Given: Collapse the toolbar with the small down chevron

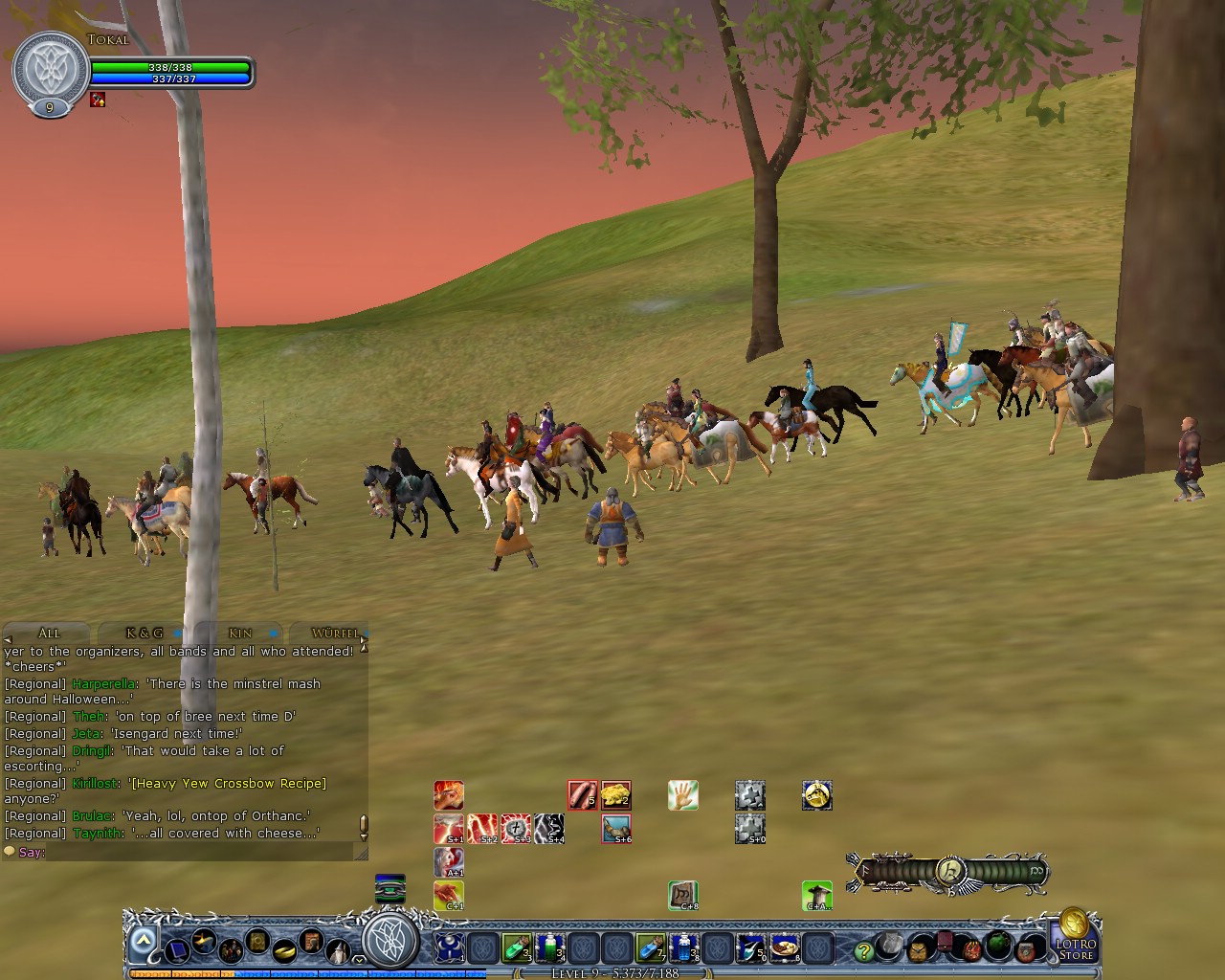Looking at the screenshot, I should coord(360,960).
